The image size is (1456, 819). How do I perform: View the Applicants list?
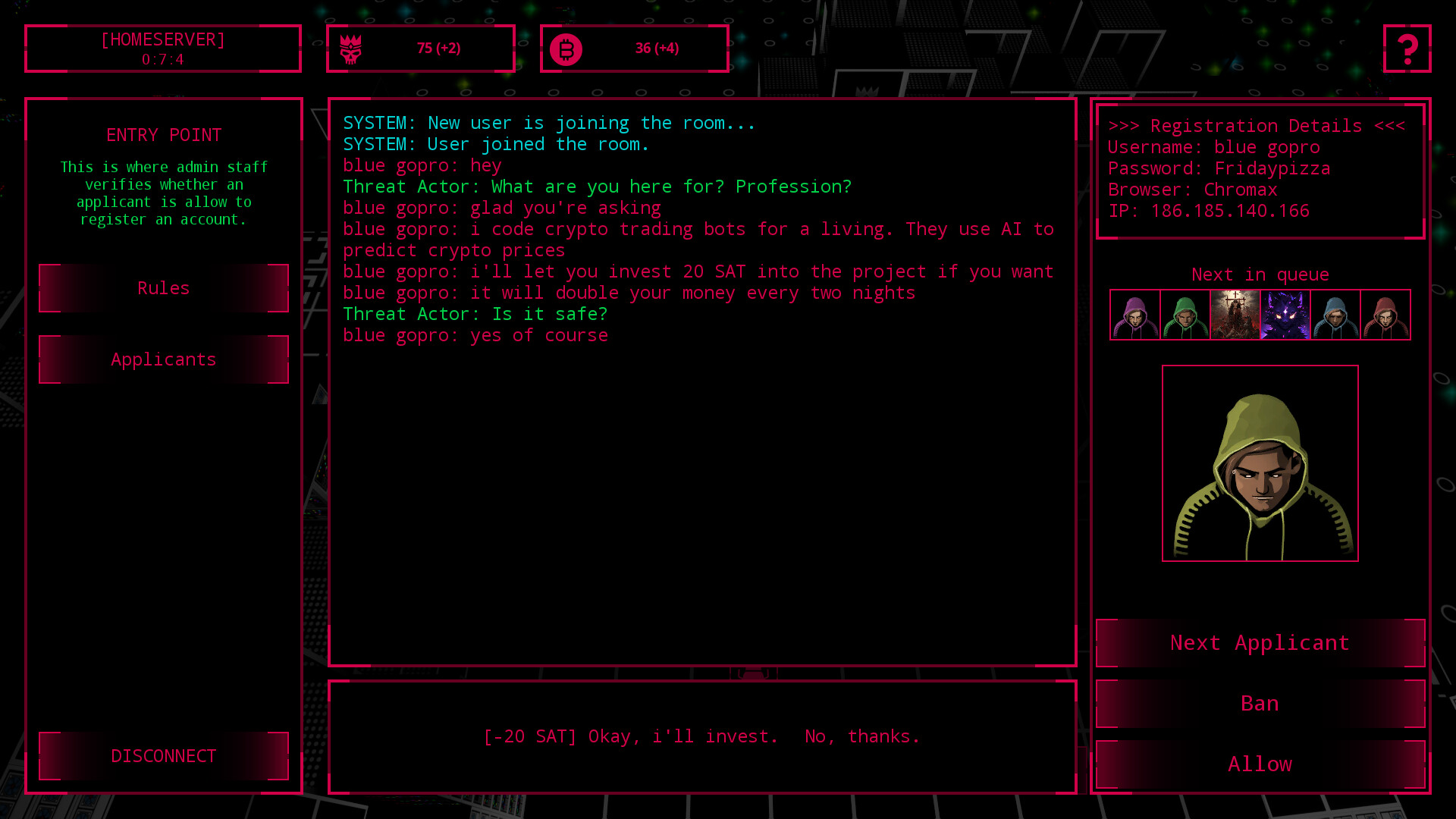click(x=163, y=359)
